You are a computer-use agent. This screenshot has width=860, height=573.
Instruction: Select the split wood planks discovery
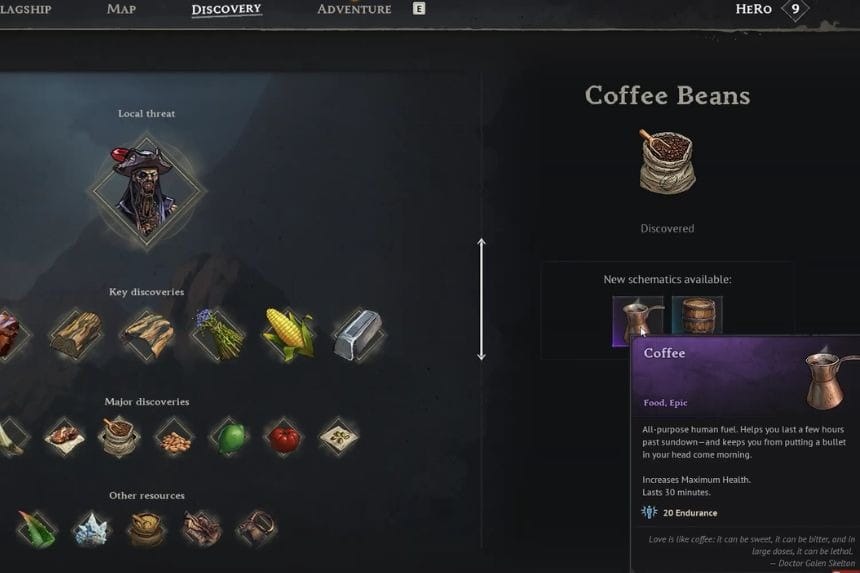coord(147,333)
